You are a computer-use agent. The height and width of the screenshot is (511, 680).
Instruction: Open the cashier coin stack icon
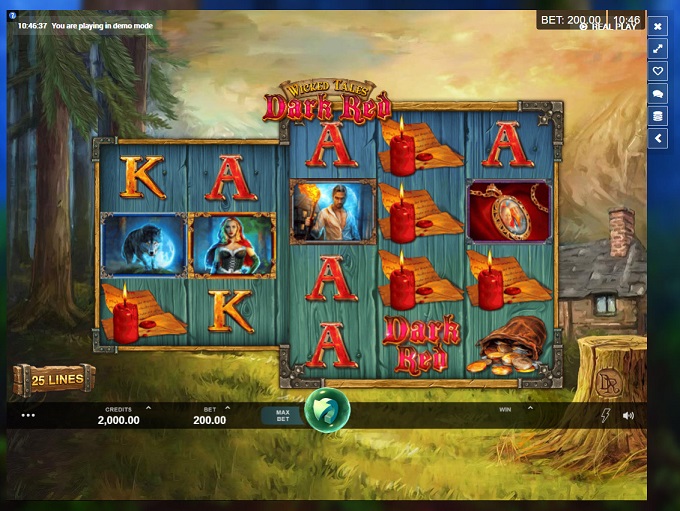pos(658,116)
